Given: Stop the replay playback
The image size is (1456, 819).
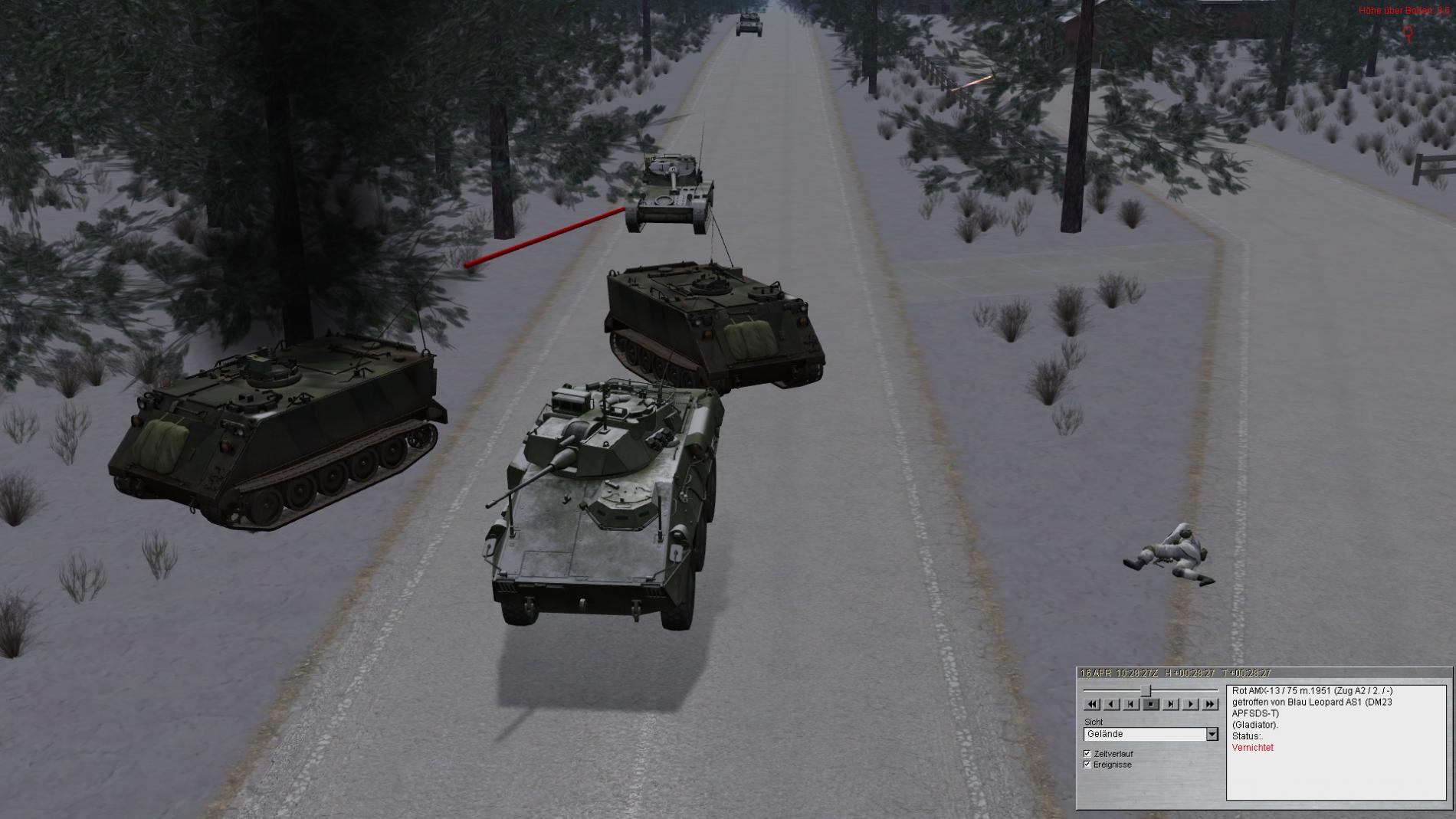Looking at the screenshot, I should [1151, 704].
